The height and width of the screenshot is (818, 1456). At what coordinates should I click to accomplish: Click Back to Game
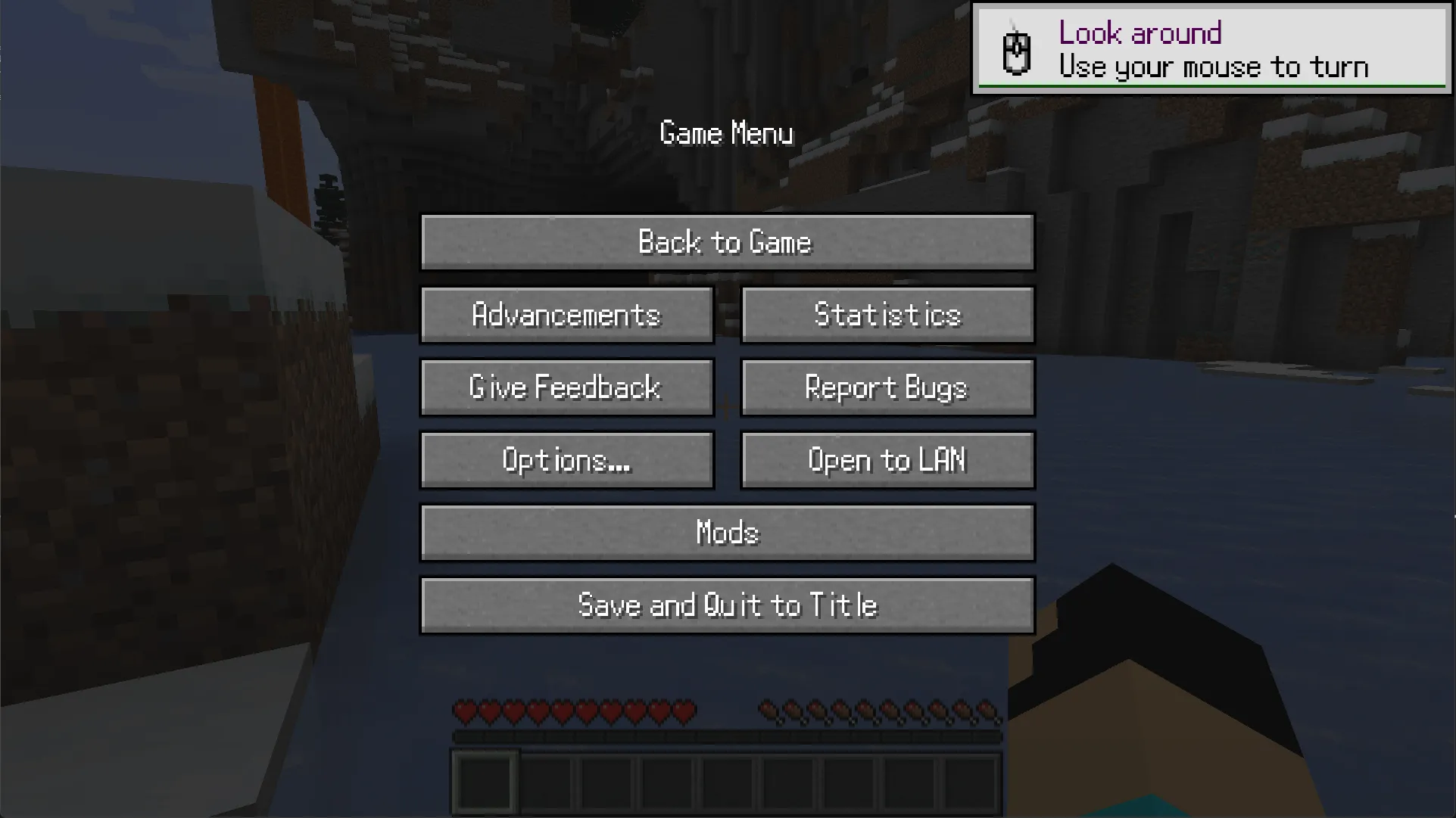pyautogui.click(x=727, y=242)
